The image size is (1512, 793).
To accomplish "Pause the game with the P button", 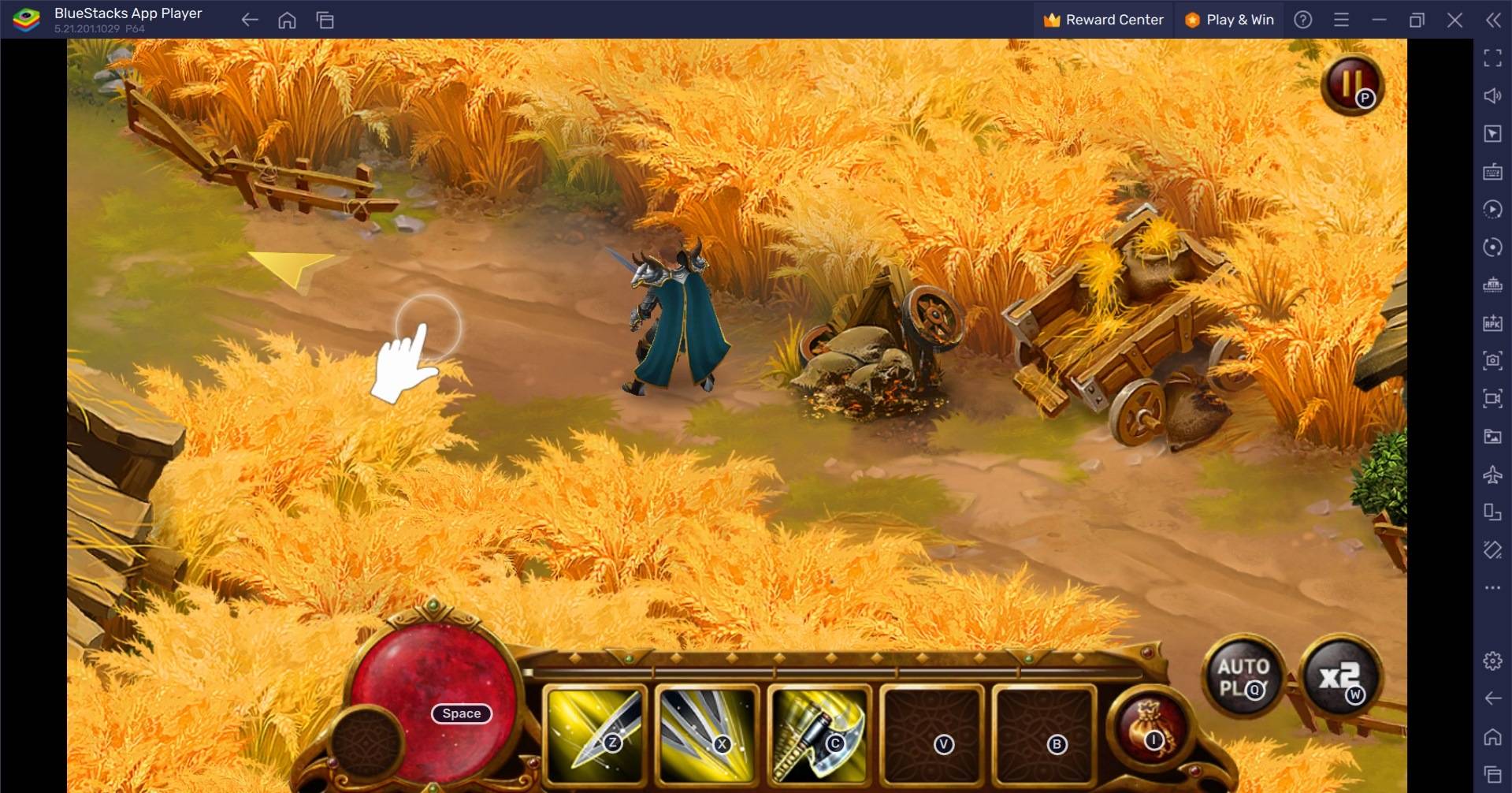I will coord(1353,85).
